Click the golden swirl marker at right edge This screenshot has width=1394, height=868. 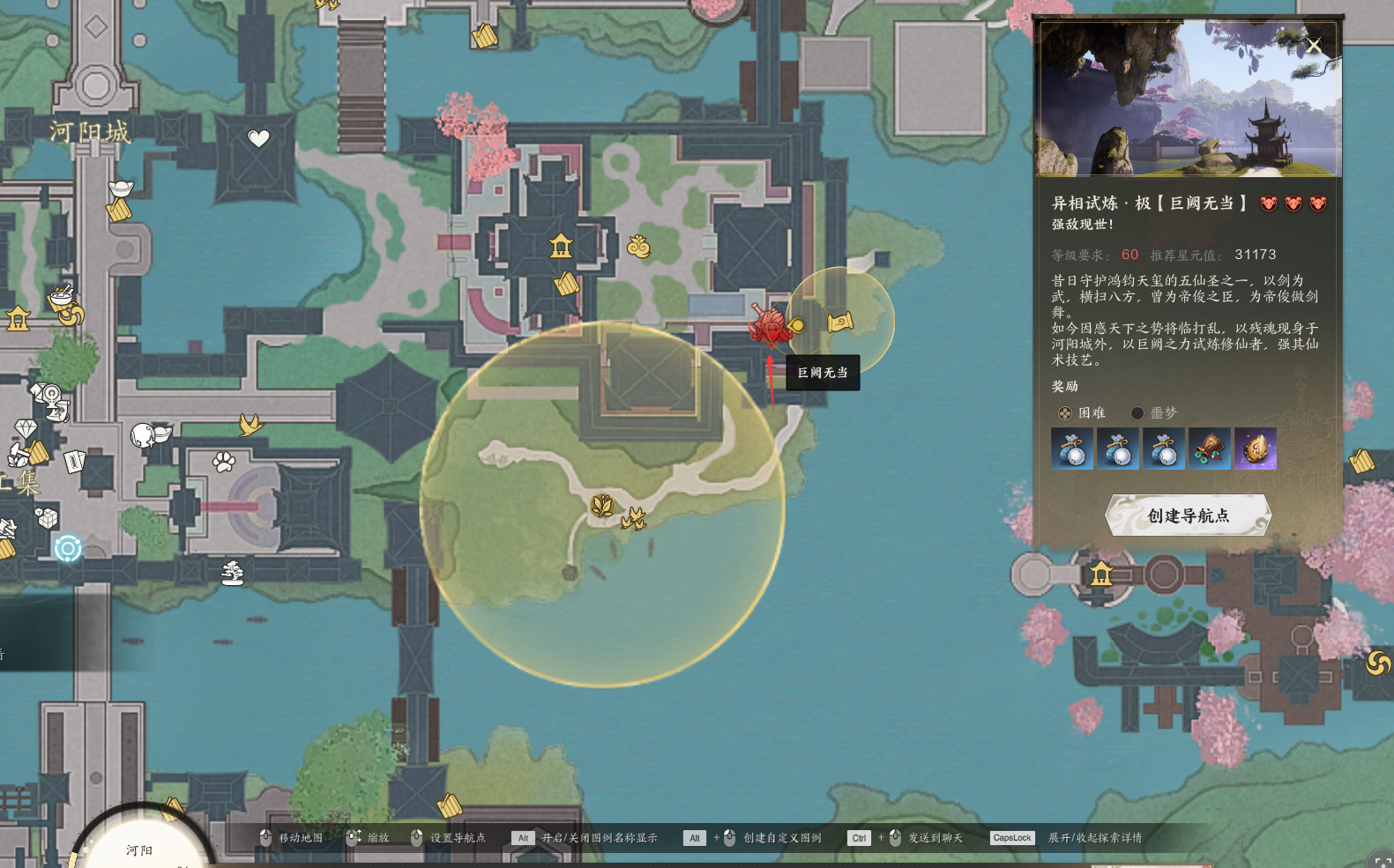1378,663
